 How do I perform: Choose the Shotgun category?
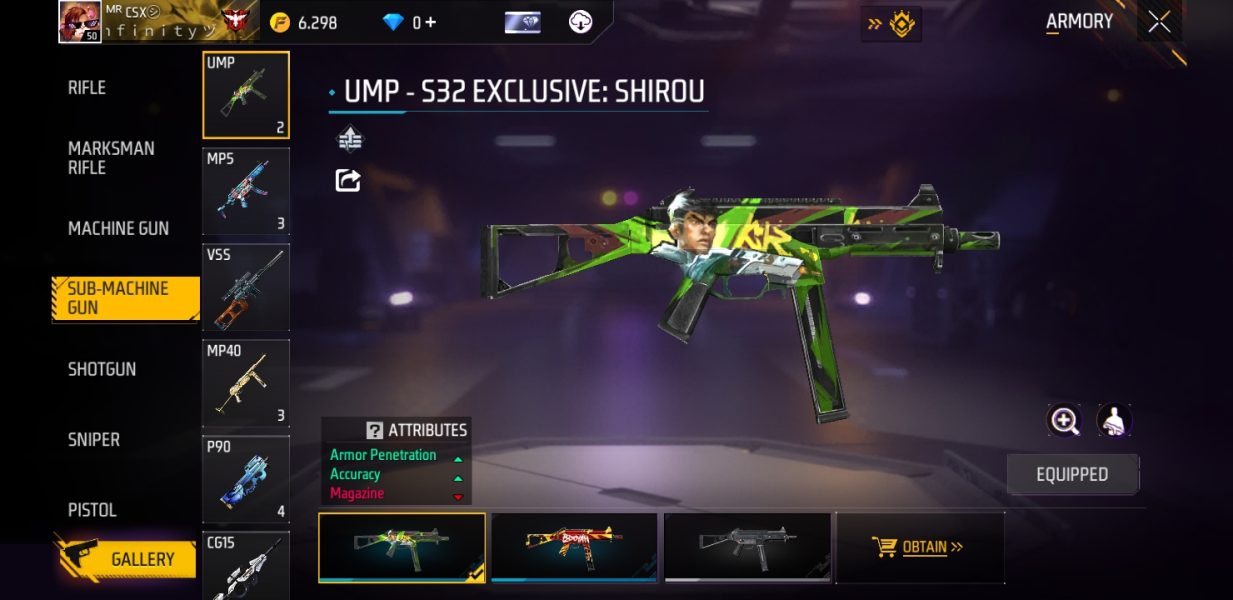click(x=101, y=369)
